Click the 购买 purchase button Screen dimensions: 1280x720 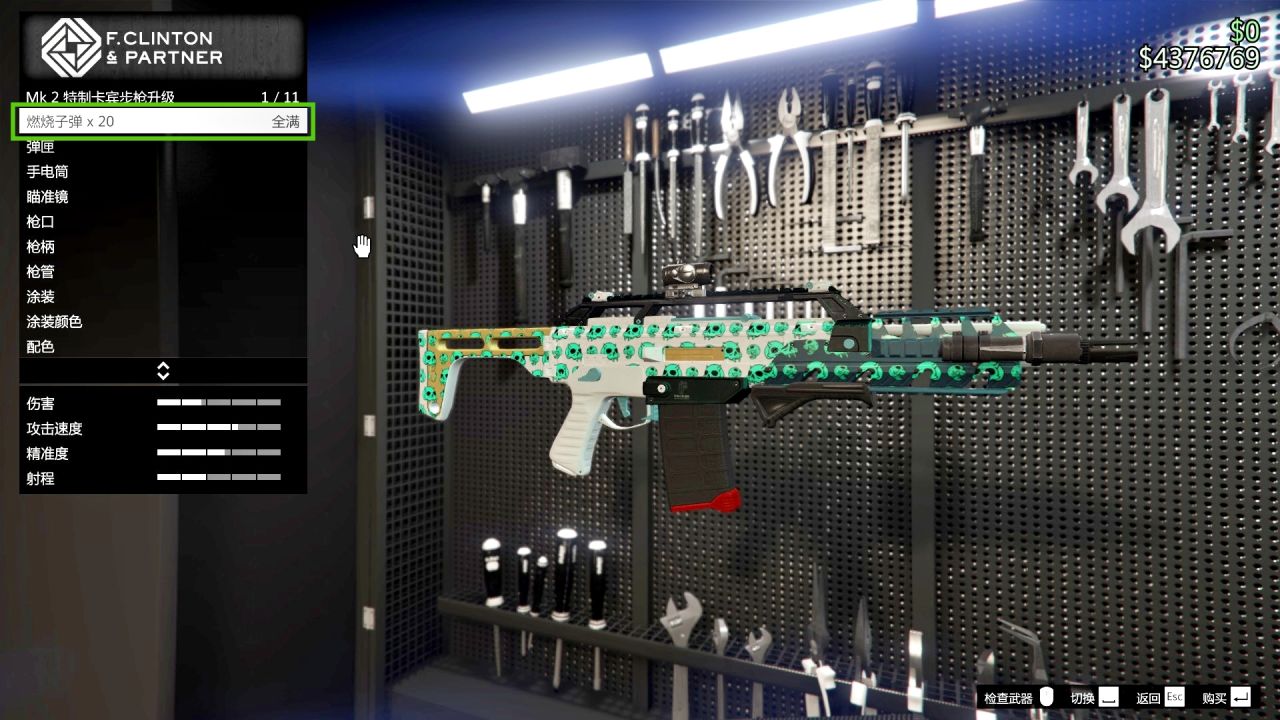(x=1215, y=697)
